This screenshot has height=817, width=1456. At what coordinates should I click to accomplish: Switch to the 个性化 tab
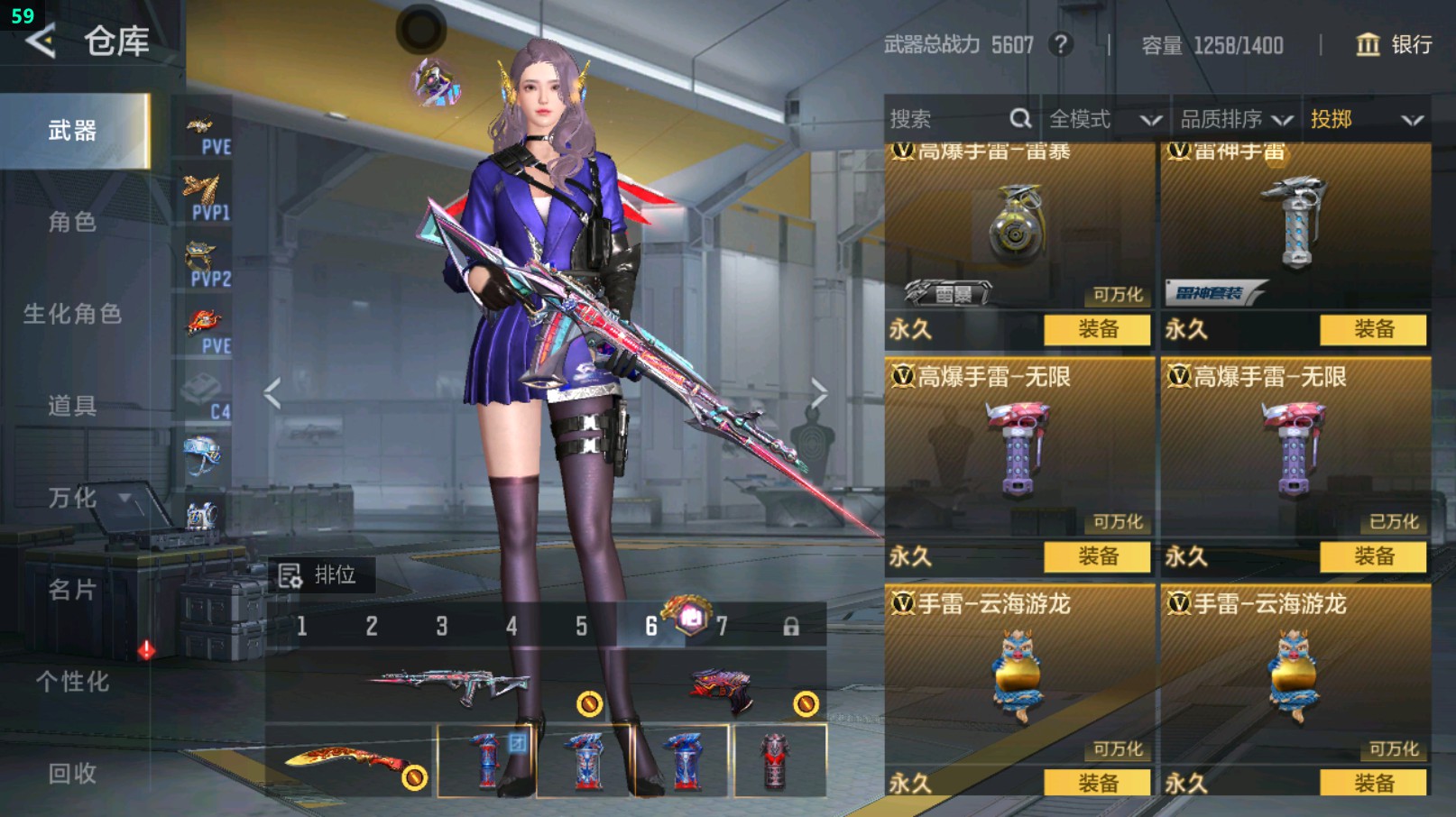coord(72,682)
